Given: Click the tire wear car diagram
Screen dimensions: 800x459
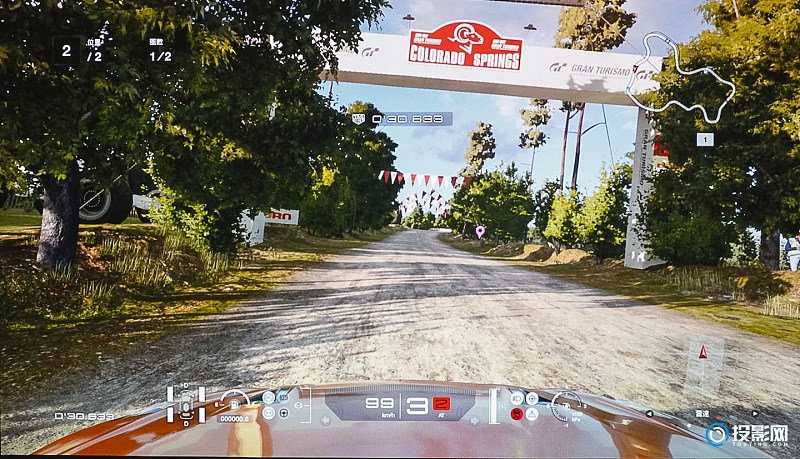Looking at the screenshot, I should 186,403.
